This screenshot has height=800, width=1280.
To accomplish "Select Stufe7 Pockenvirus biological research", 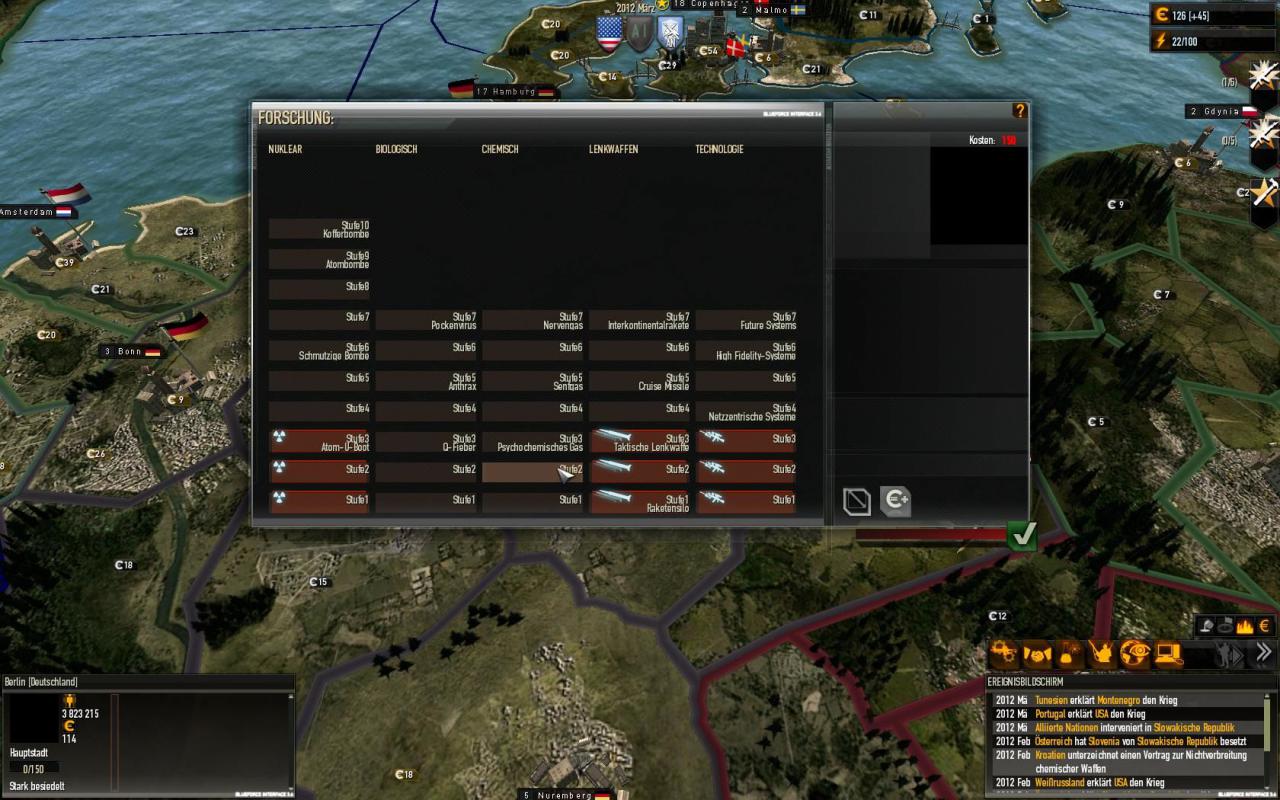I will tap(426, 321).
